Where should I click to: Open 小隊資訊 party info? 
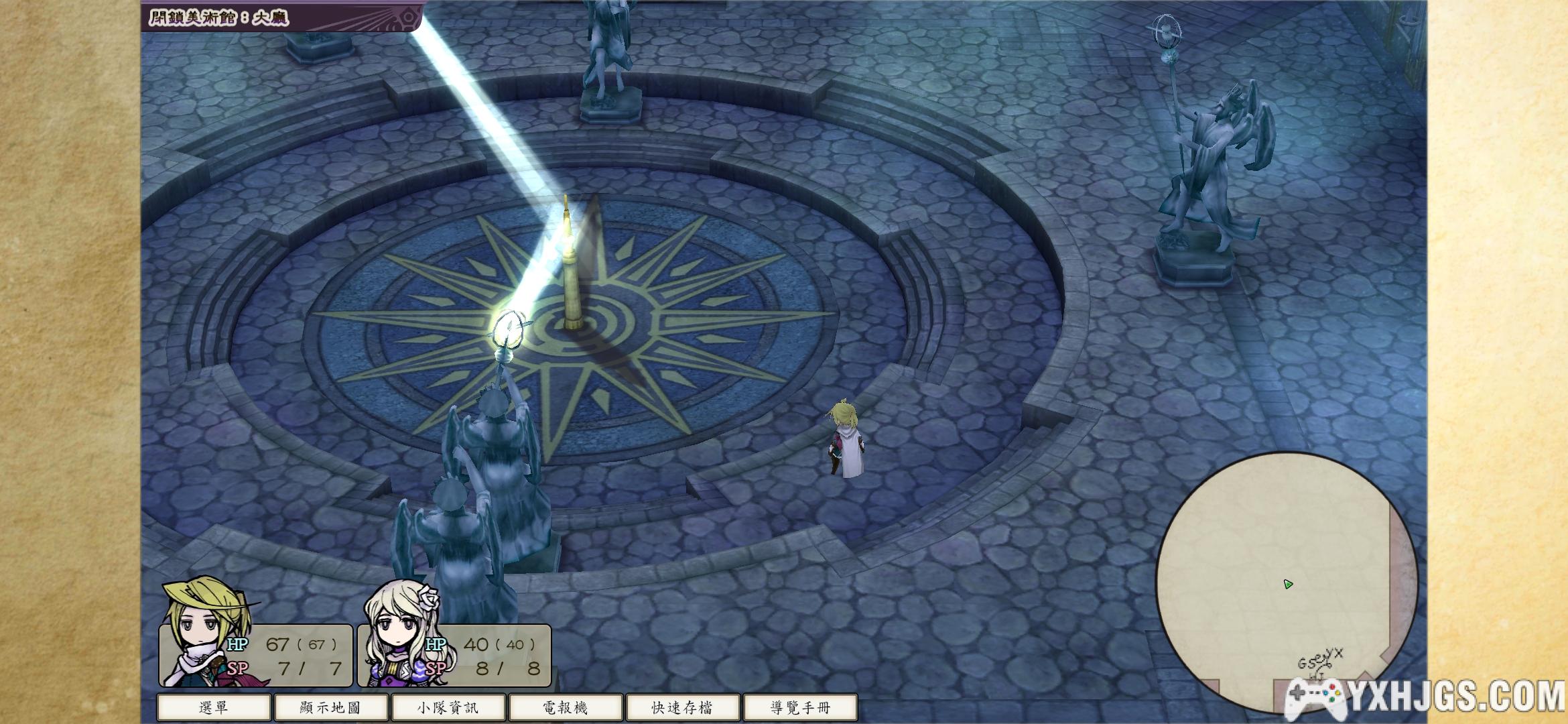tap(448, 707)
